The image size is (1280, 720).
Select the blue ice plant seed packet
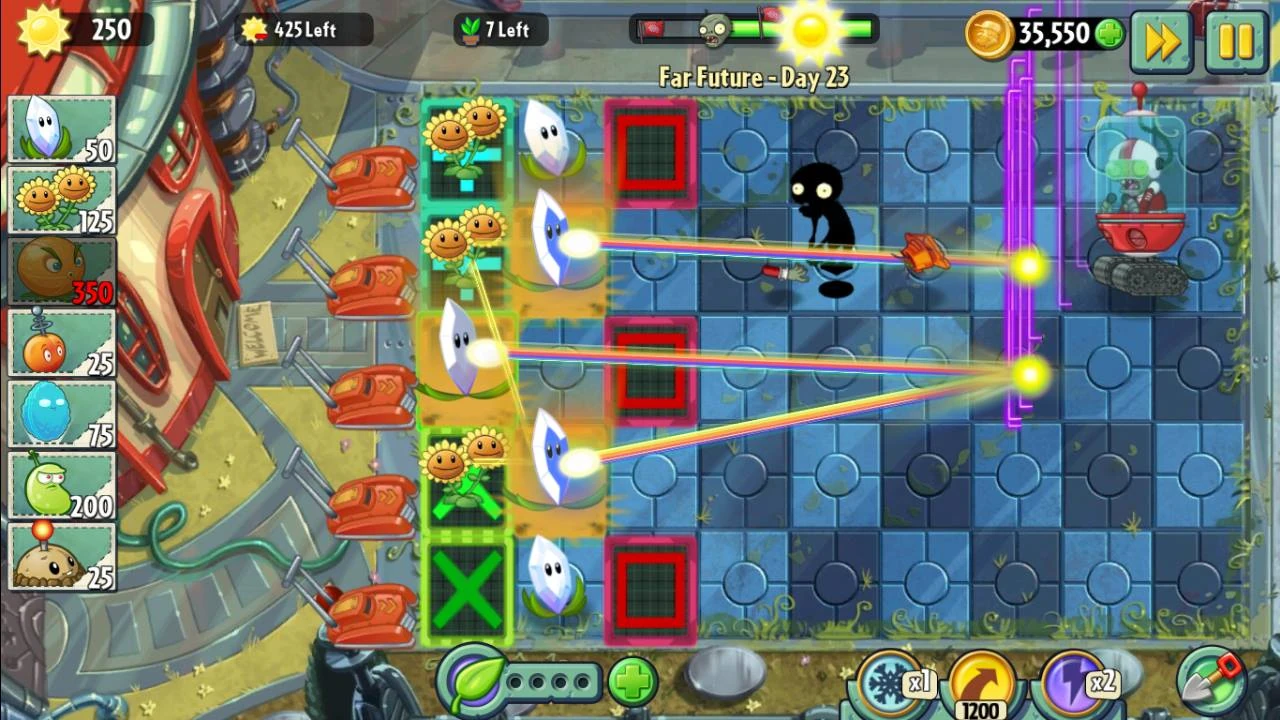point(62,412)
